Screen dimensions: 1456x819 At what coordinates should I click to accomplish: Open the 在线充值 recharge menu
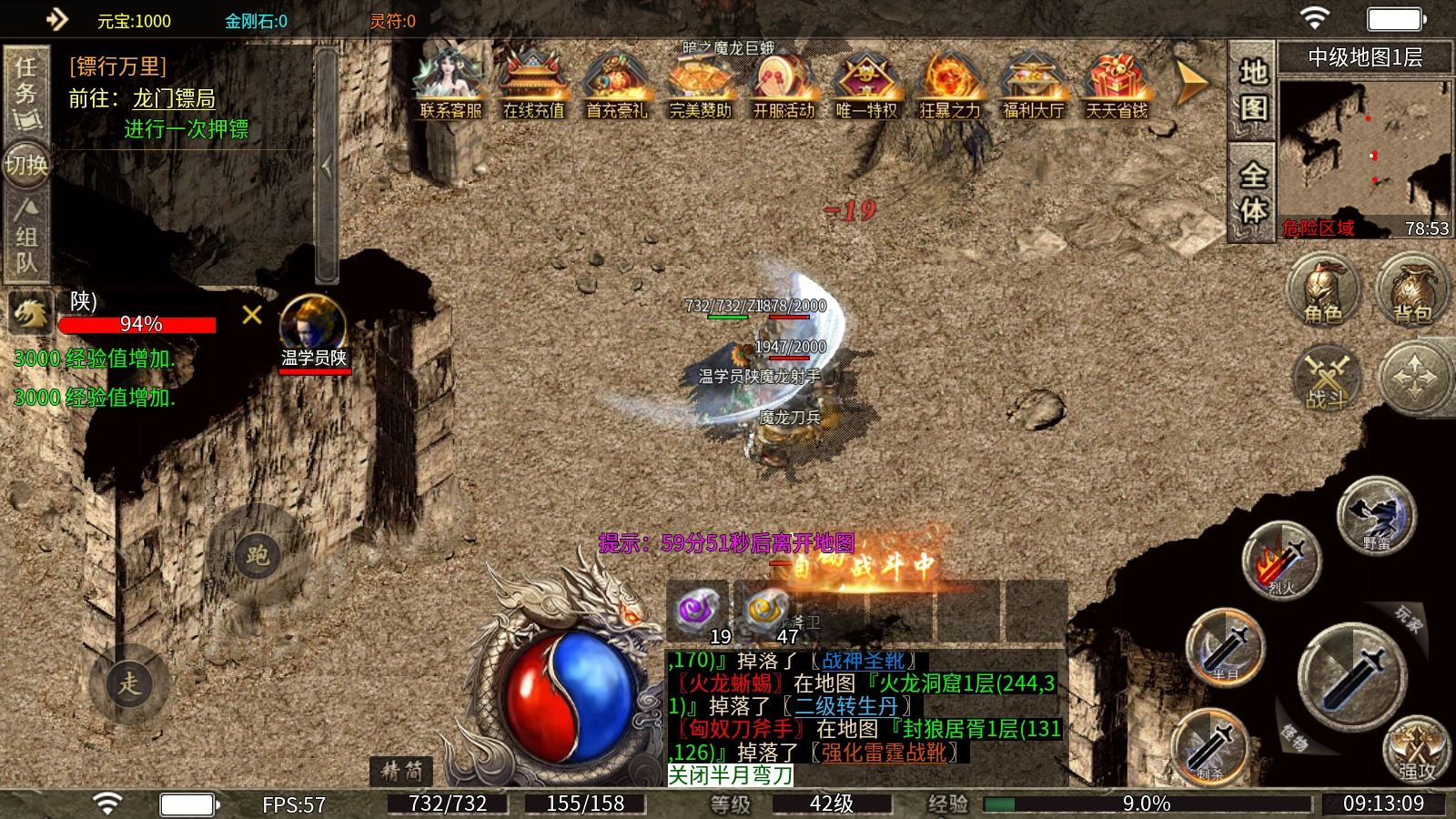[533, 85]
